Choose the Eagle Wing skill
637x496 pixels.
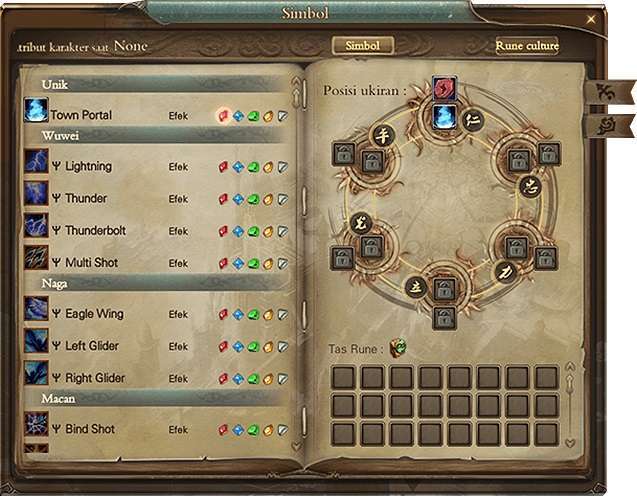click(94, 314)
